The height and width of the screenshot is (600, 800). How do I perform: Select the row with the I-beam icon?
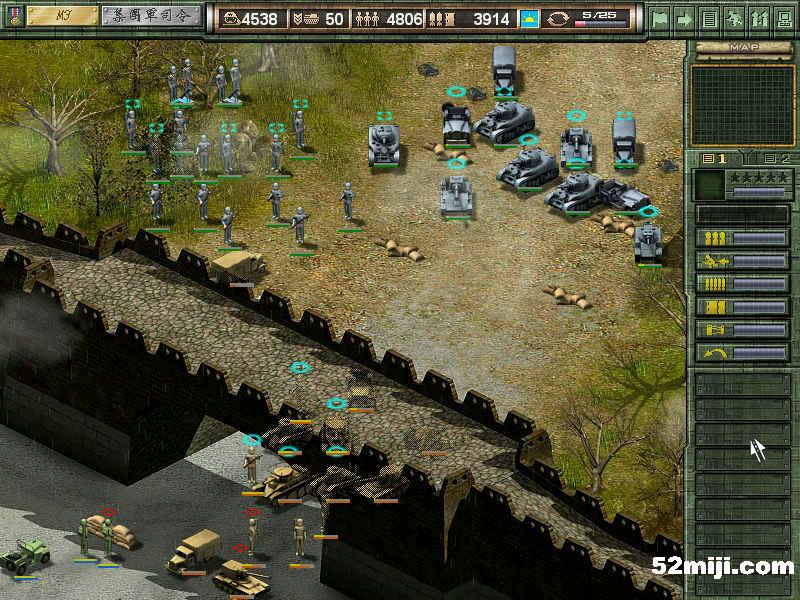(x=742, y=330)
